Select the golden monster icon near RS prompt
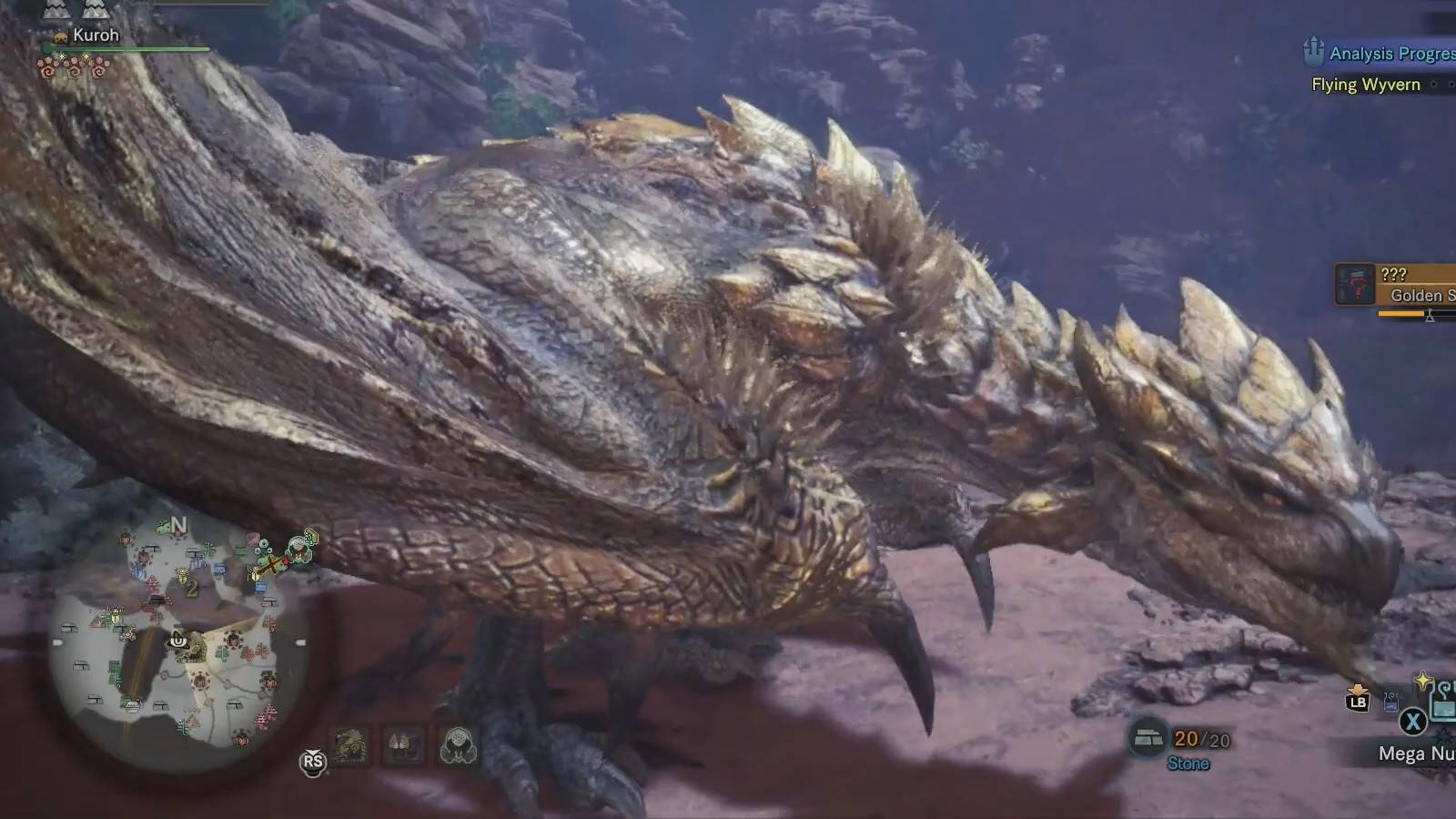 (350, 746)
